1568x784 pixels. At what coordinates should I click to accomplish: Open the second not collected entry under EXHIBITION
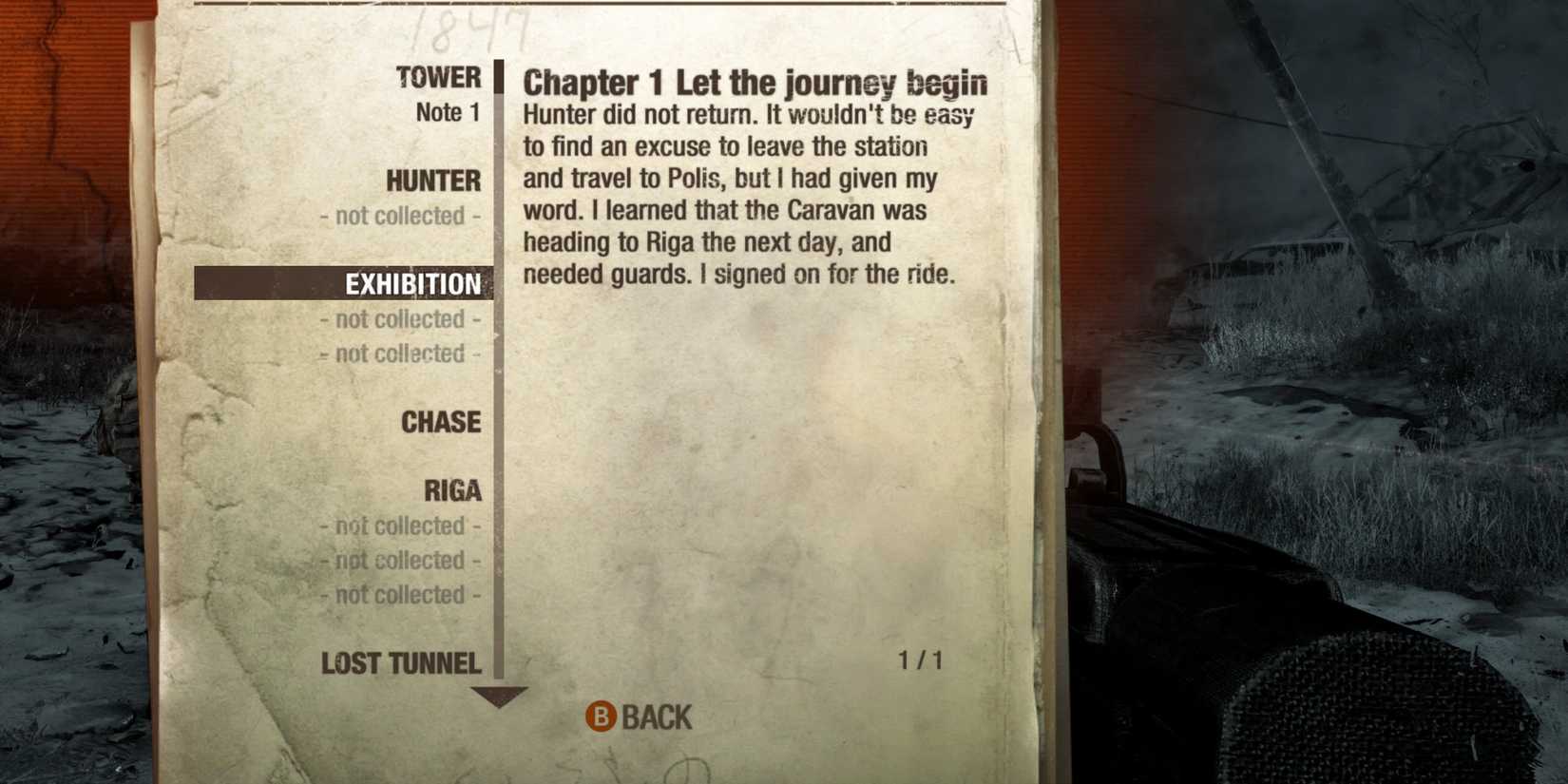point(399,354)
